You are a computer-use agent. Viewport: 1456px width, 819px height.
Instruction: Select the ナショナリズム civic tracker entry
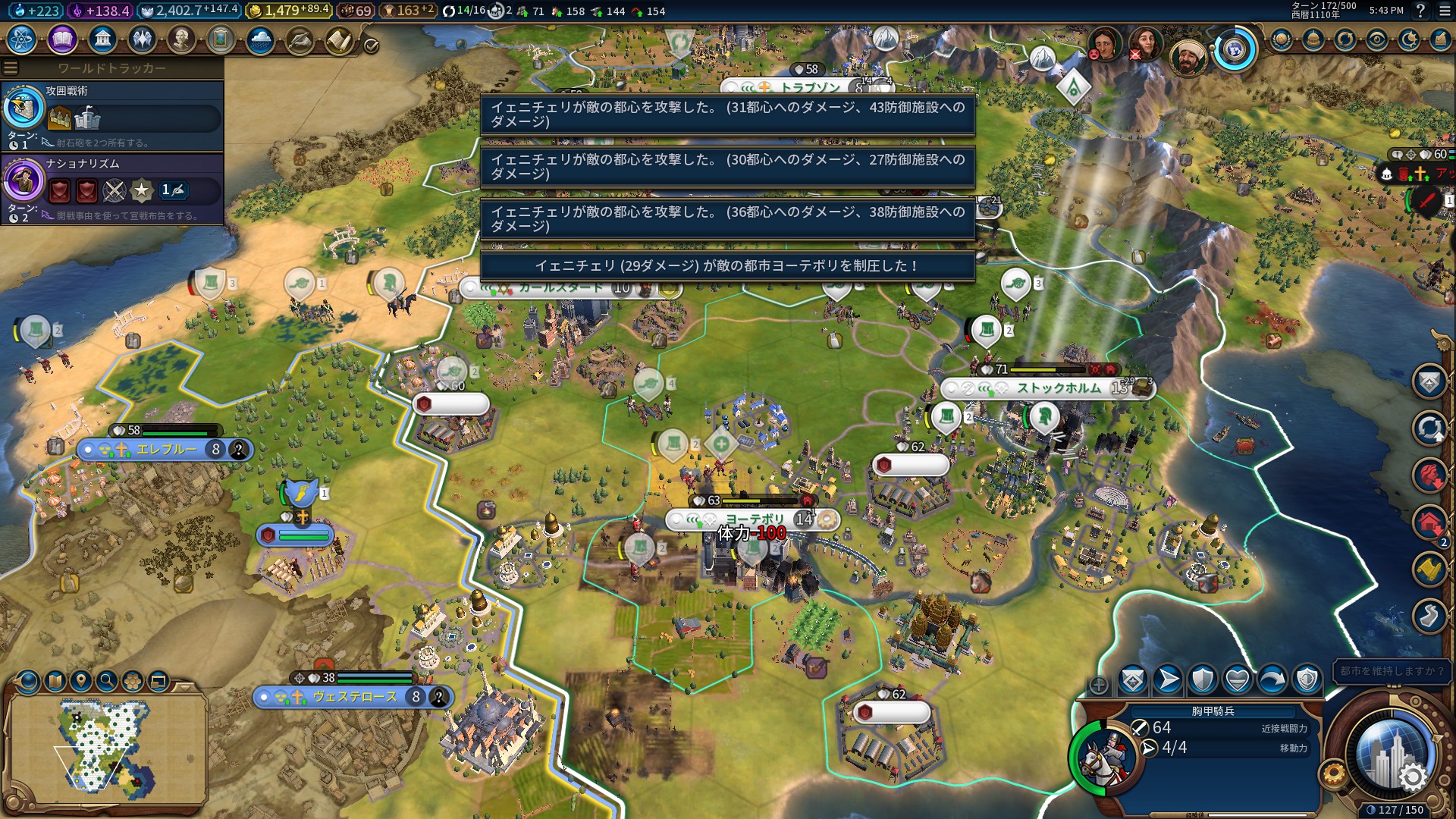[112, 187]
